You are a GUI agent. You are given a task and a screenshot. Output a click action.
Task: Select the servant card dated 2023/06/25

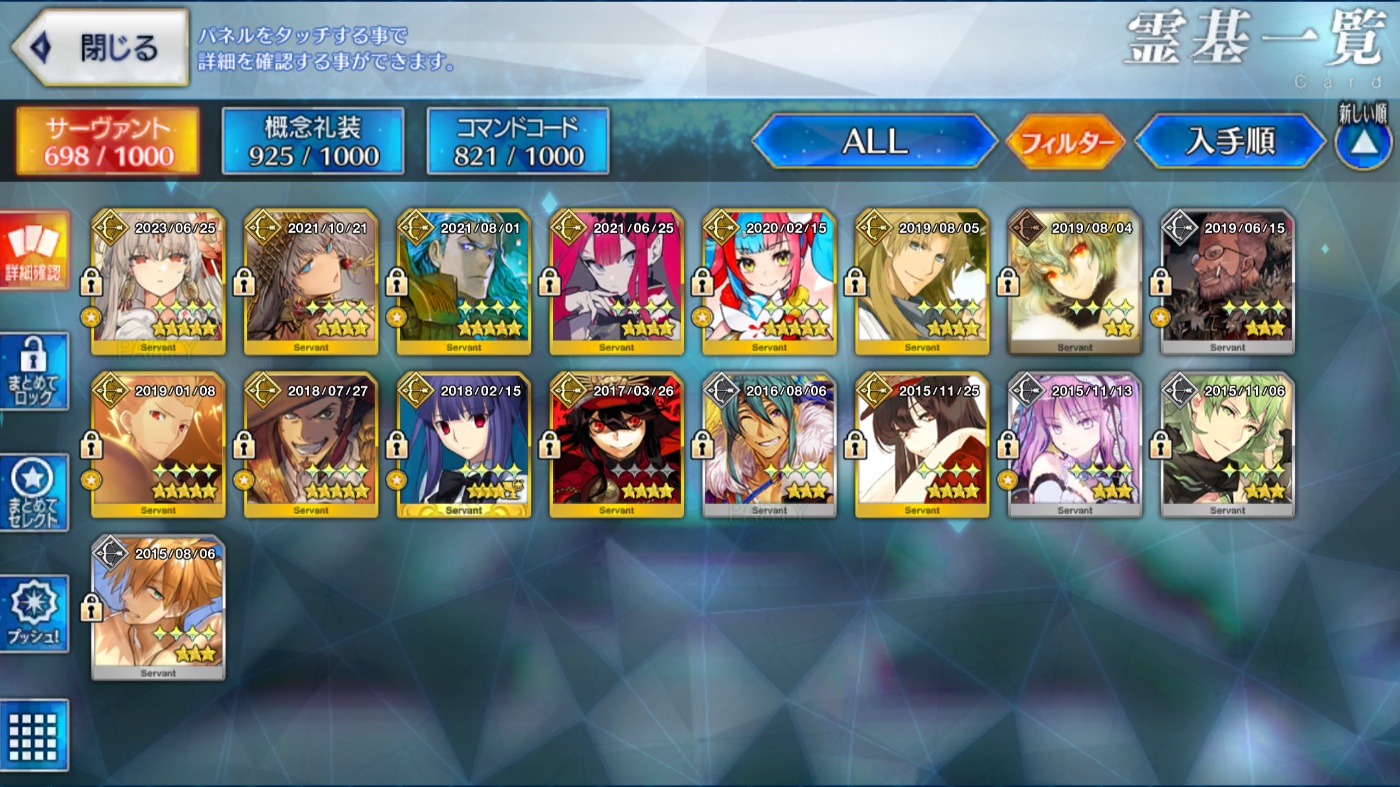click(x=158, y=282)
